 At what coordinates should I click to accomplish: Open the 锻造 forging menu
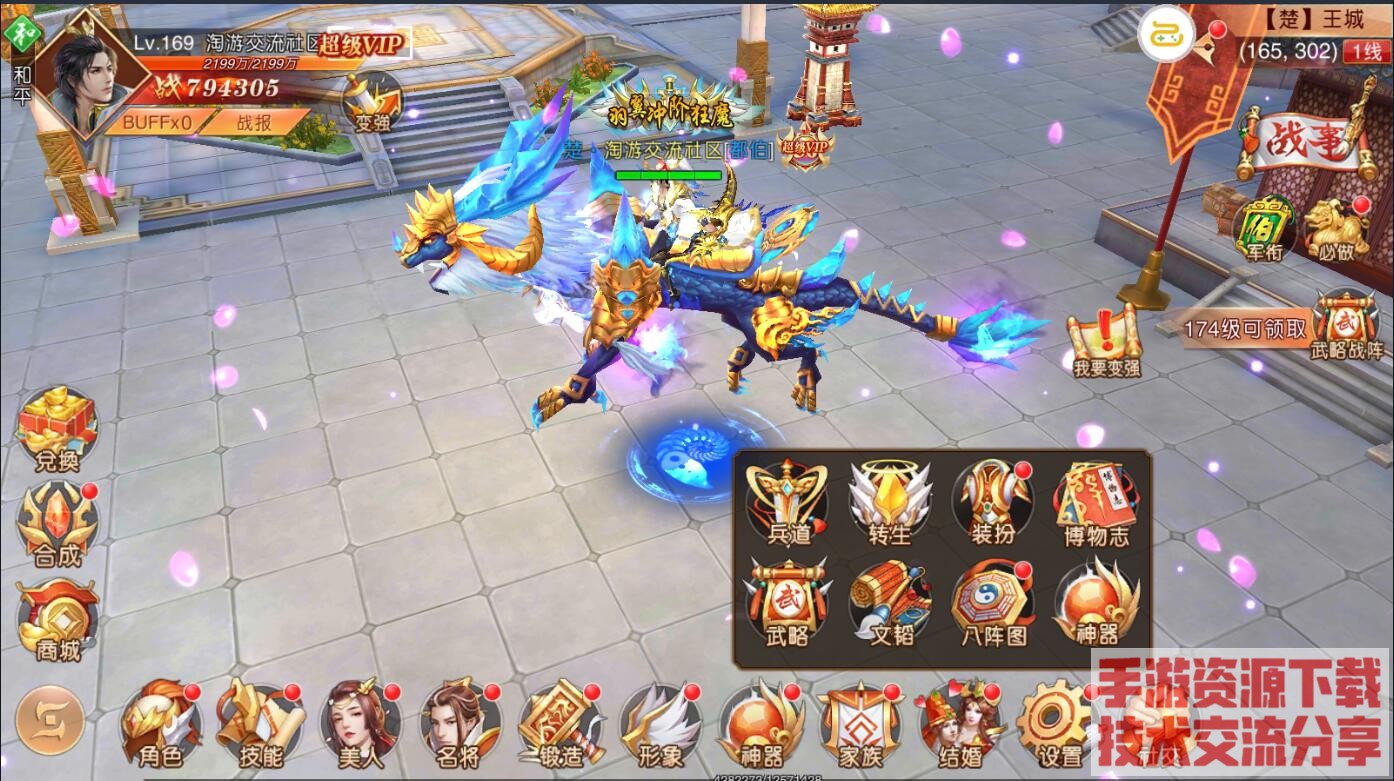(x=558, y=723)
